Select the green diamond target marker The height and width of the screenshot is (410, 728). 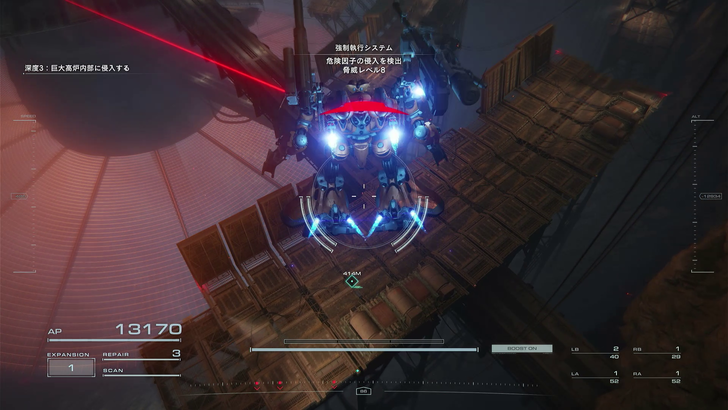pyautogui.click(x=352, y=282)
